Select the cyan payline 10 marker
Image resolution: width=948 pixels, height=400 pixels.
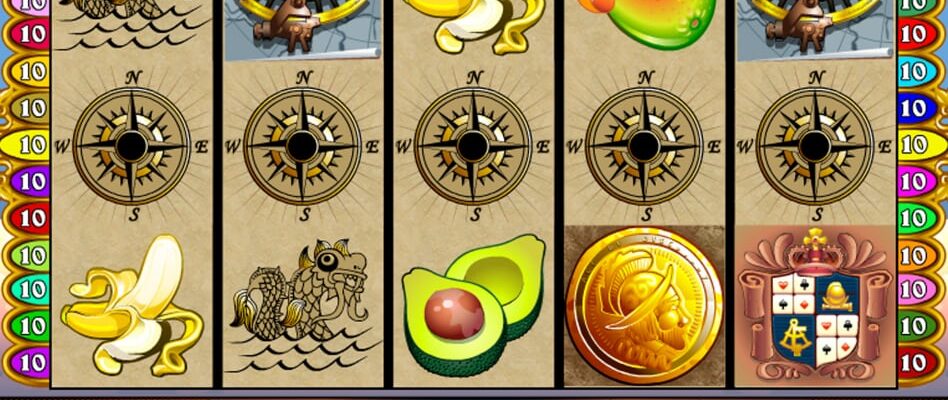click(916, 72)
